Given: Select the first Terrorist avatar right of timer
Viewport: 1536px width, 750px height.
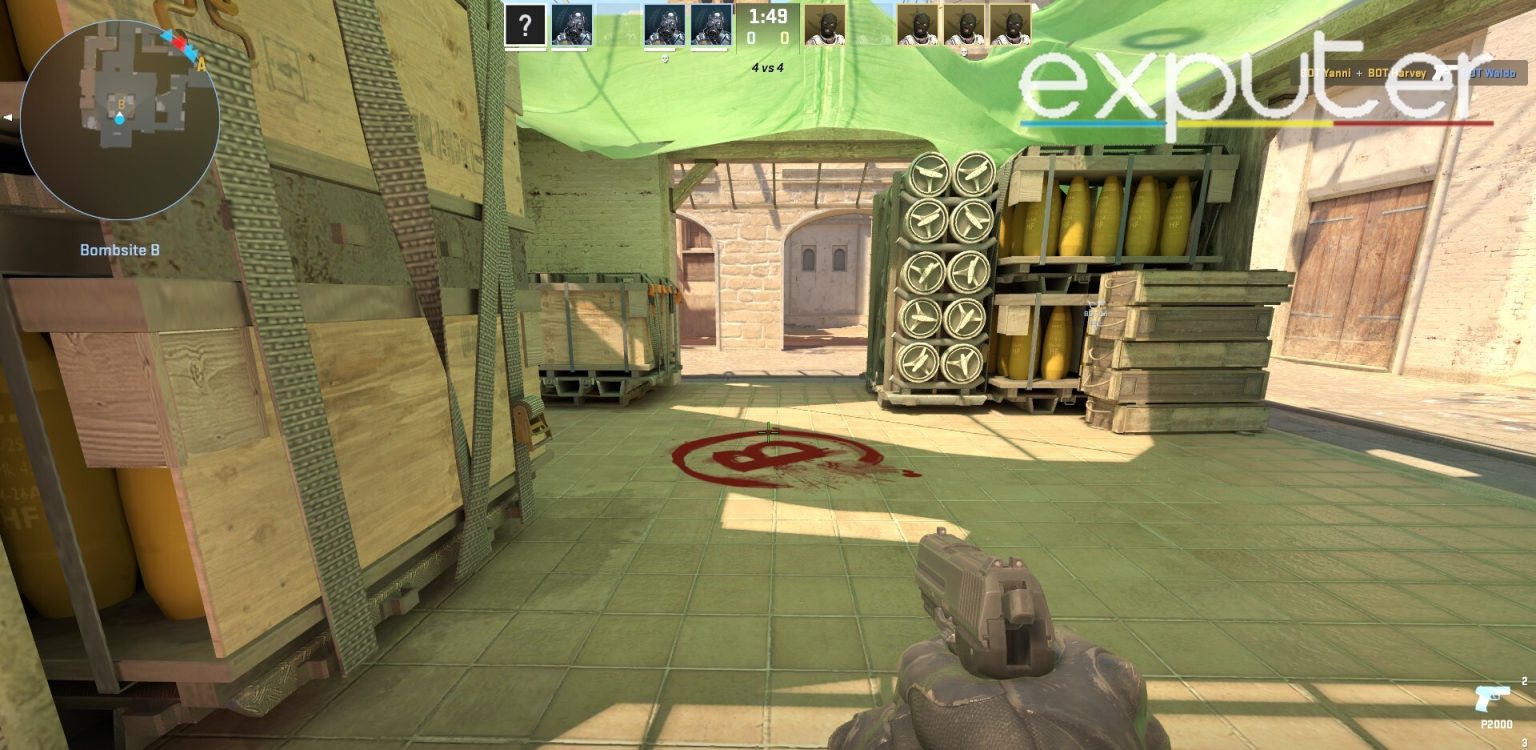Looking at the screenshot, I should [824, 25].
